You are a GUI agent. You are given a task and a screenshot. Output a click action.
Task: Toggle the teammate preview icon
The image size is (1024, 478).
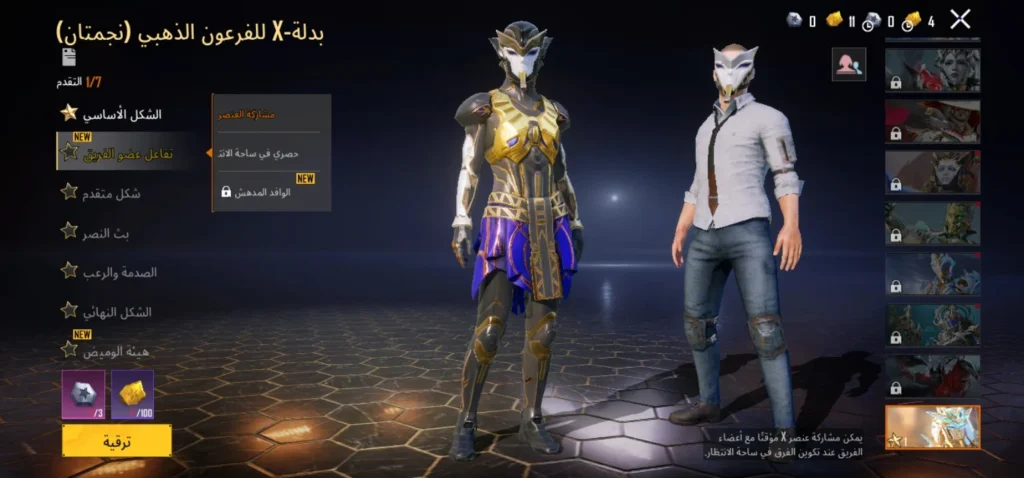pyautogui.click(x=848, y=65)
